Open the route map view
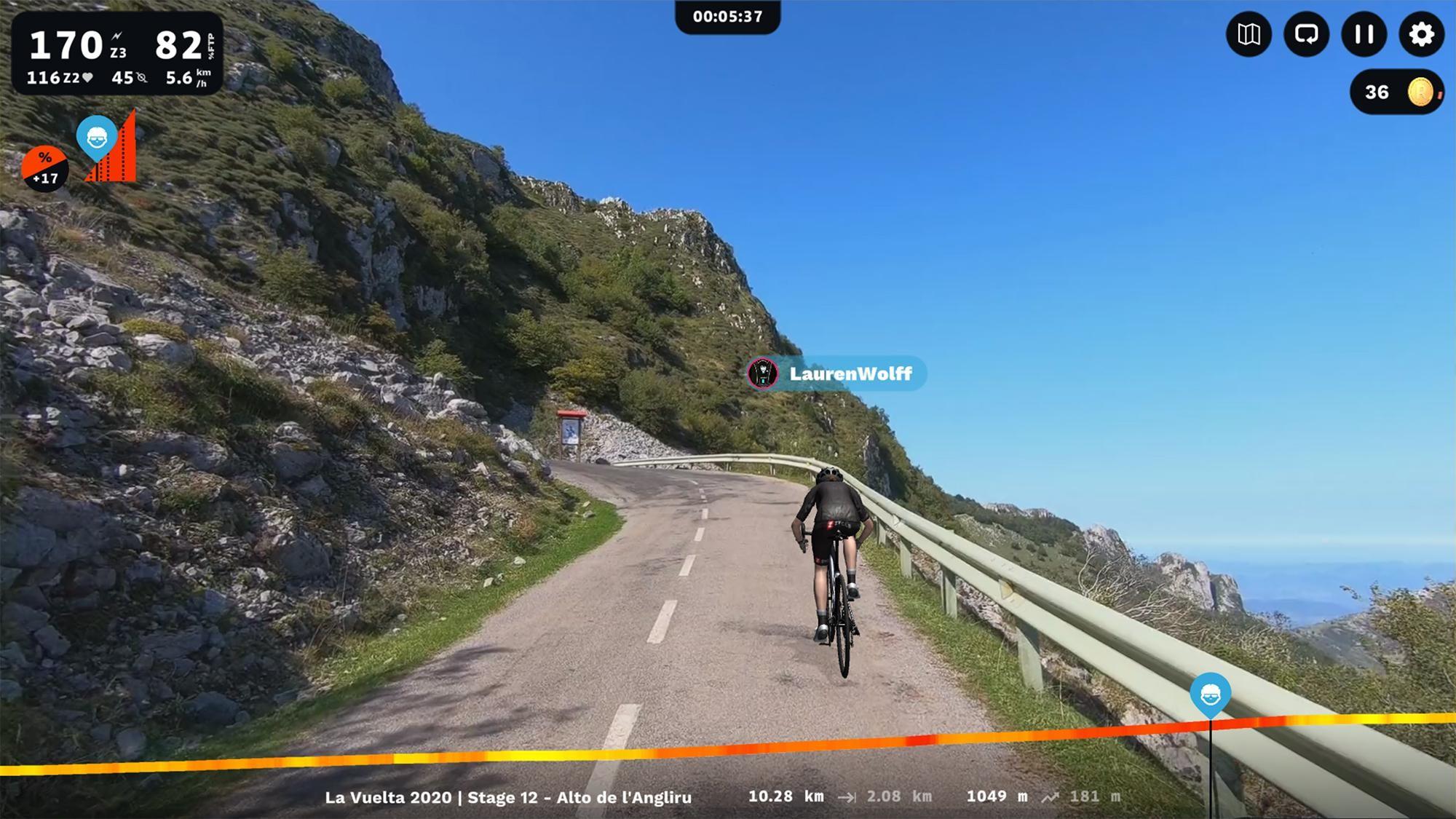This screenshot has width=1456, height=819. coord(1247,34)
